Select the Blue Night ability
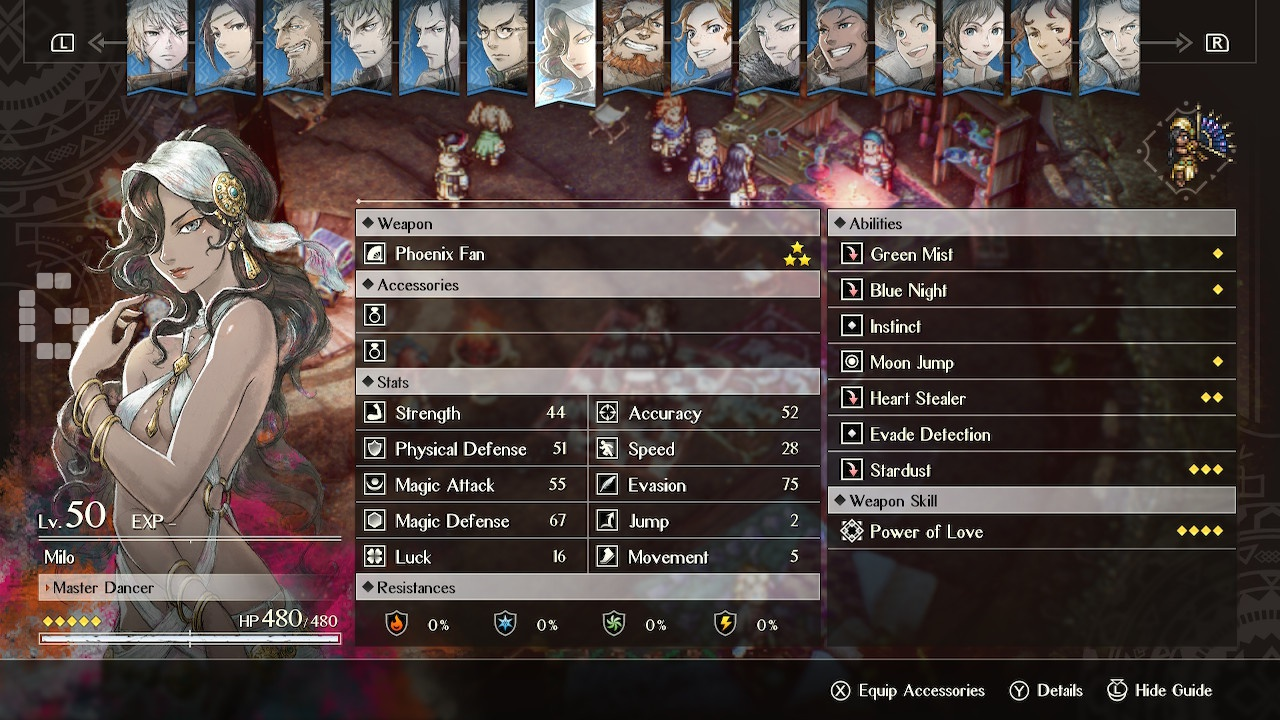1280x720 pixels. point(1031,290)
